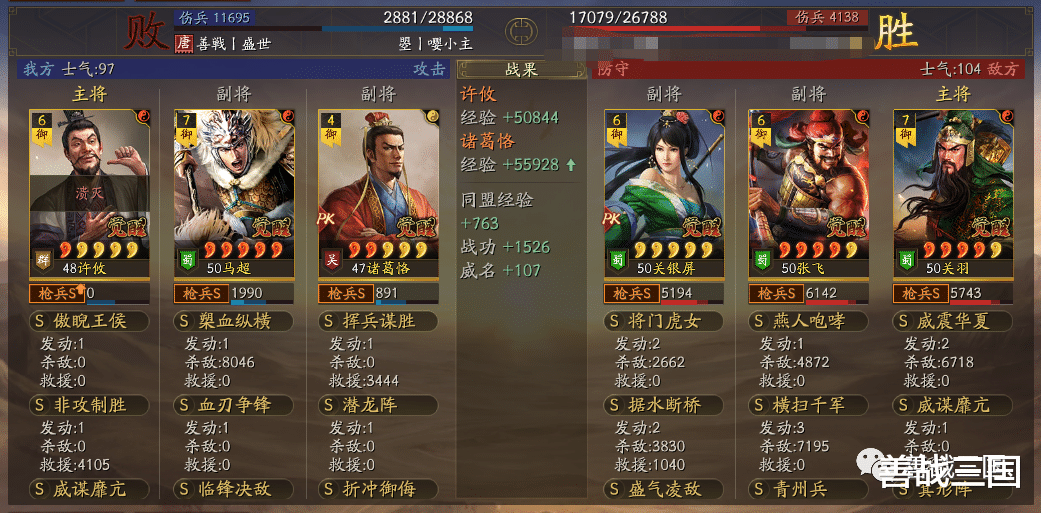View the 折冲御侮 skill
1041x513 pixels.
[377, 489]
